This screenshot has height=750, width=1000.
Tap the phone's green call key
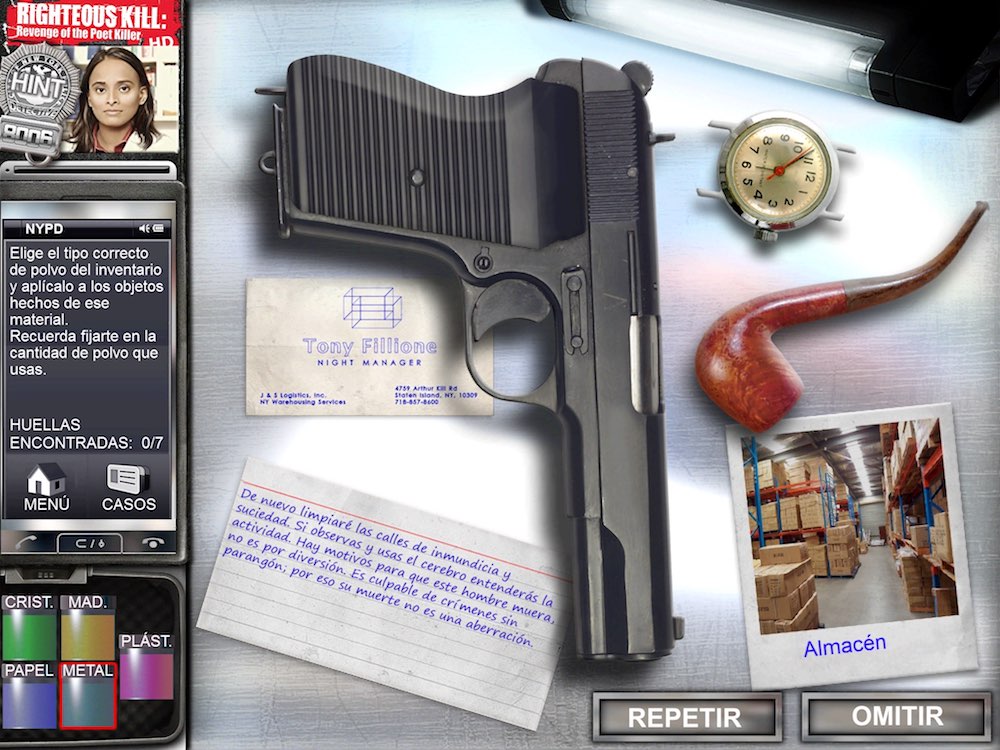pos(28,543)
